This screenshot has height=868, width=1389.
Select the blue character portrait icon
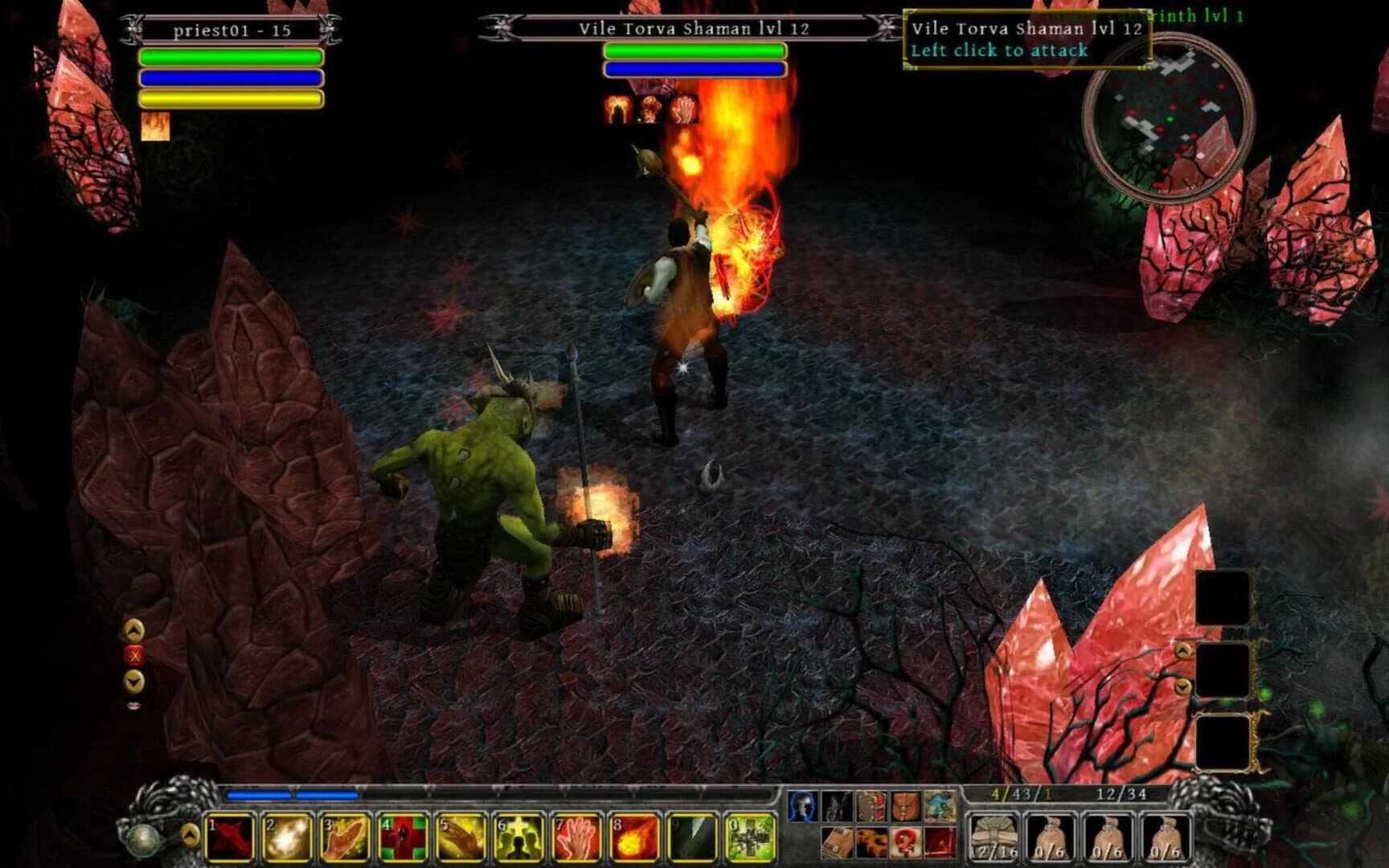(803, 805)
